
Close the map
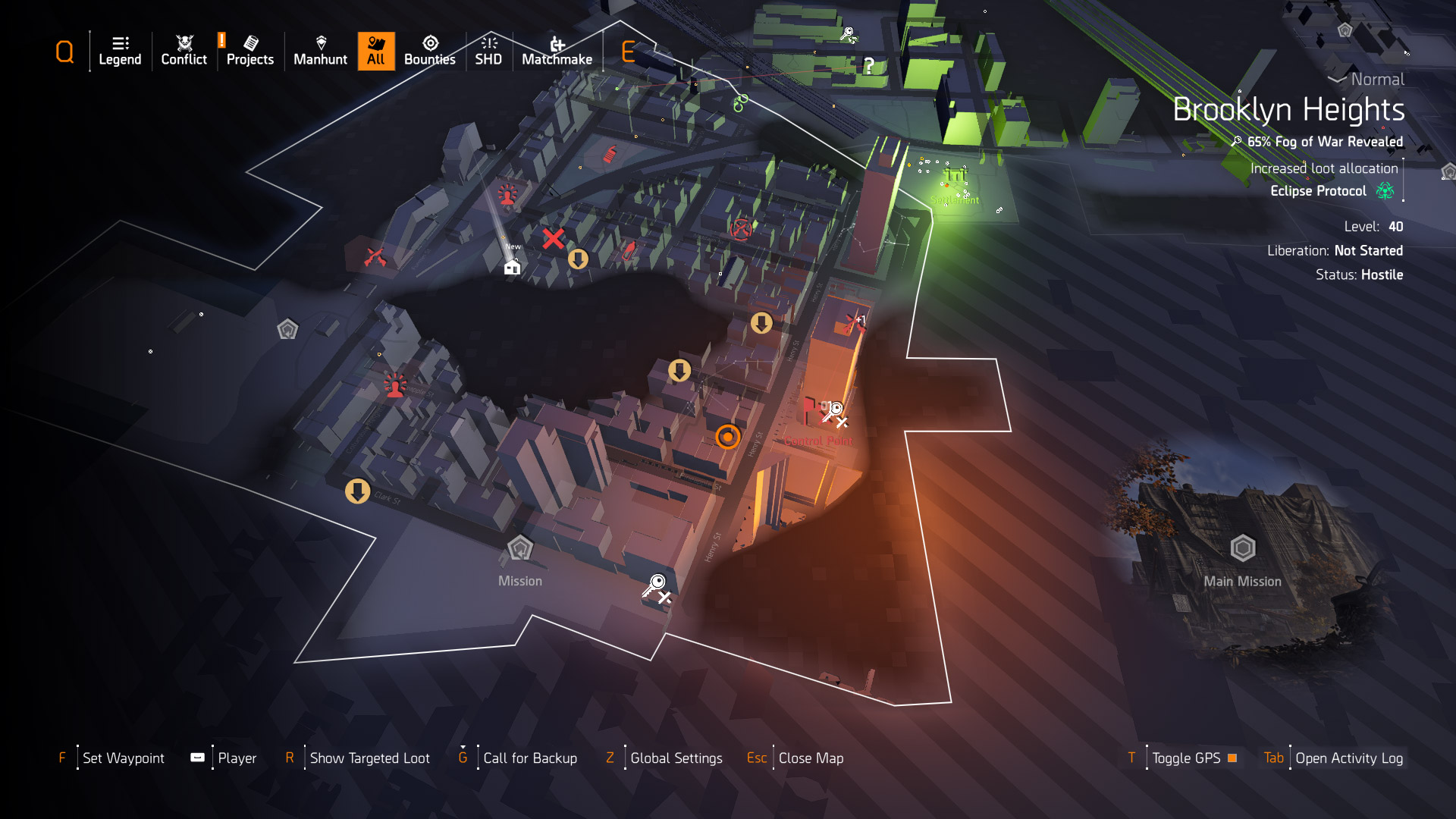[x=811, y=758]
